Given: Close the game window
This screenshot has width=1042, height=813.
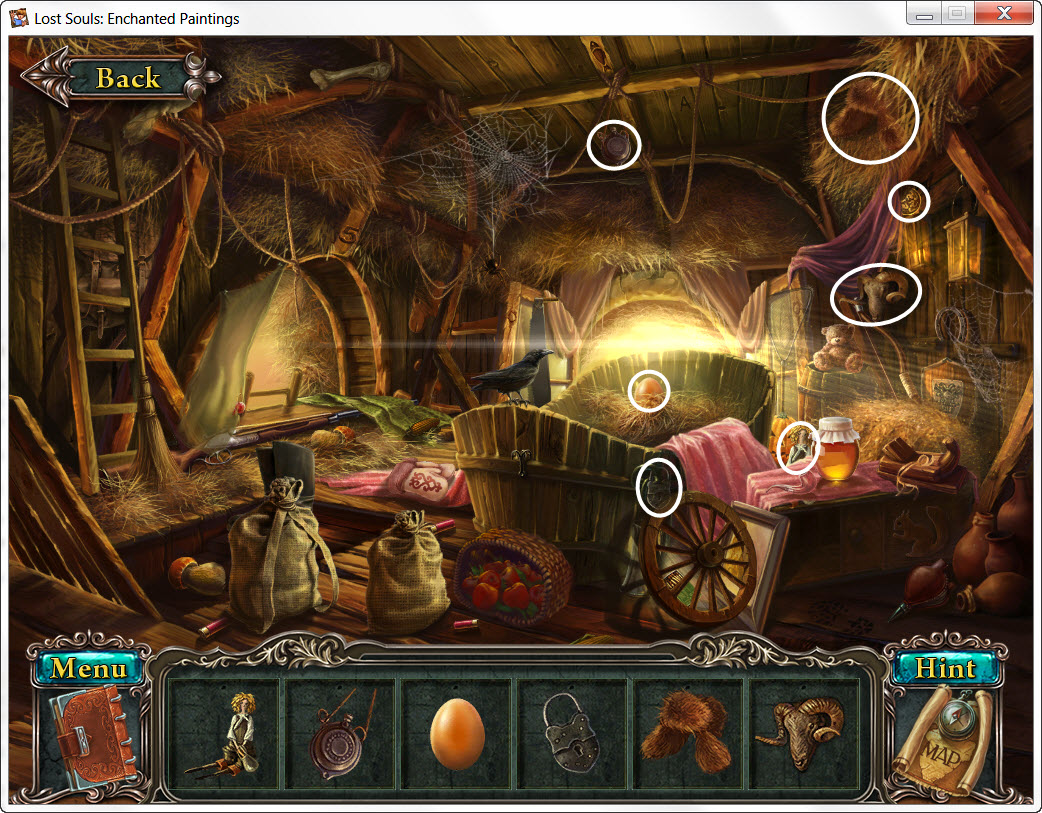Looking at the screenshot, I should [1002, 14].
